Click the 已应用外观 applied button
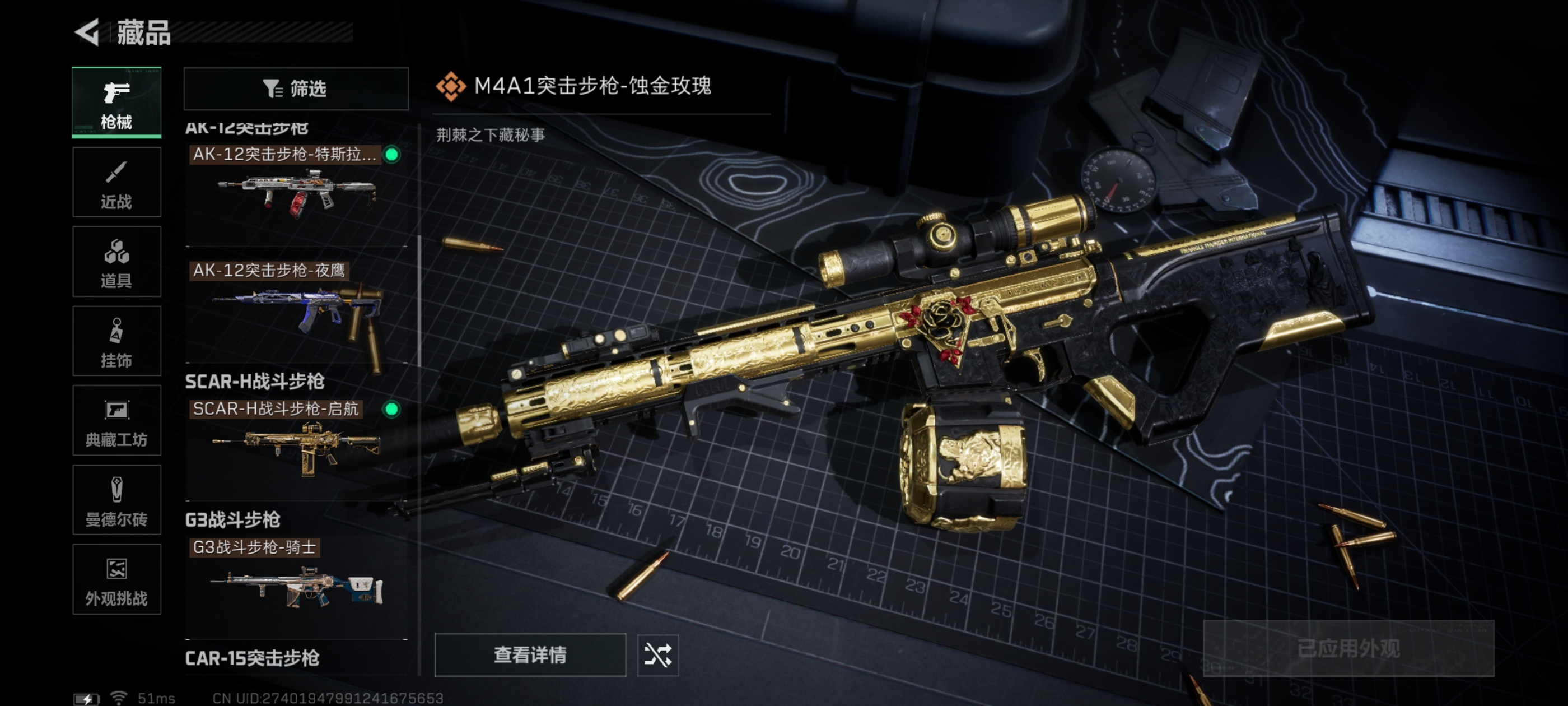Image resolution: width=1568 pixels, height=706 pixels. (x=1348, y=649)
